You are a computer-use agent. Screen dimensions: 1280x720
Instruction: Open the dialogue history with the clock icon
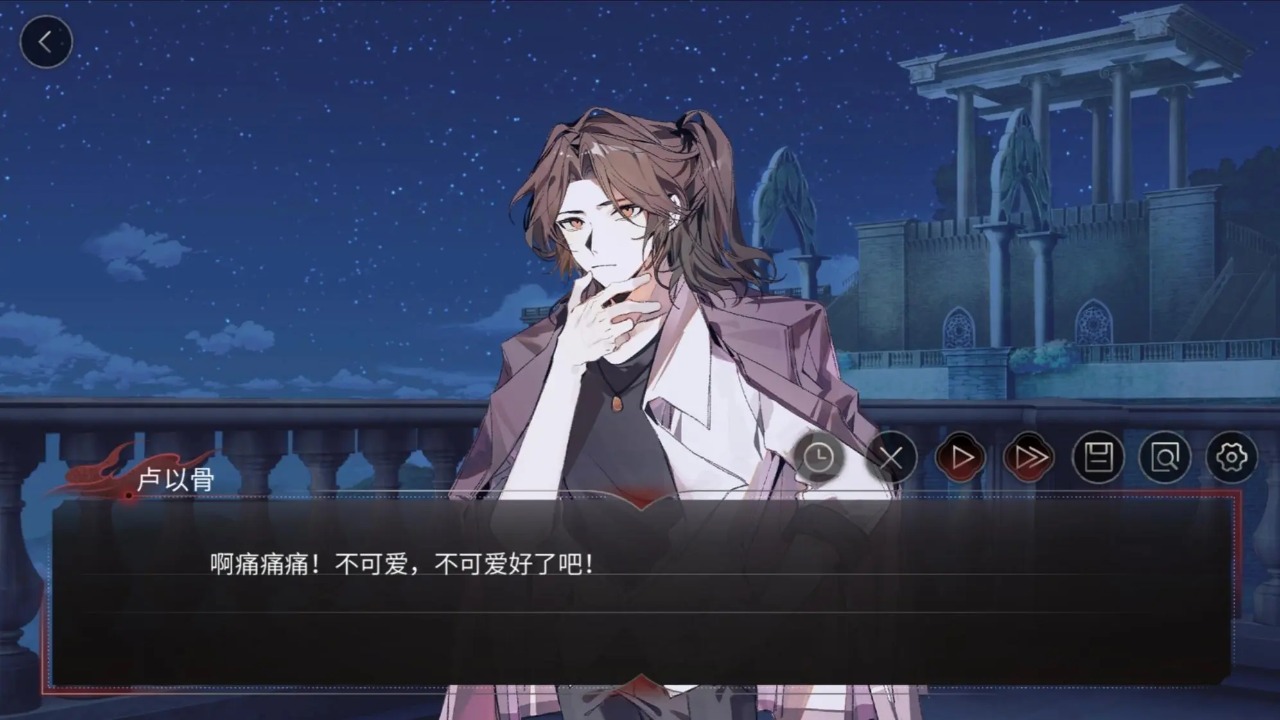[x=819, y=458]
